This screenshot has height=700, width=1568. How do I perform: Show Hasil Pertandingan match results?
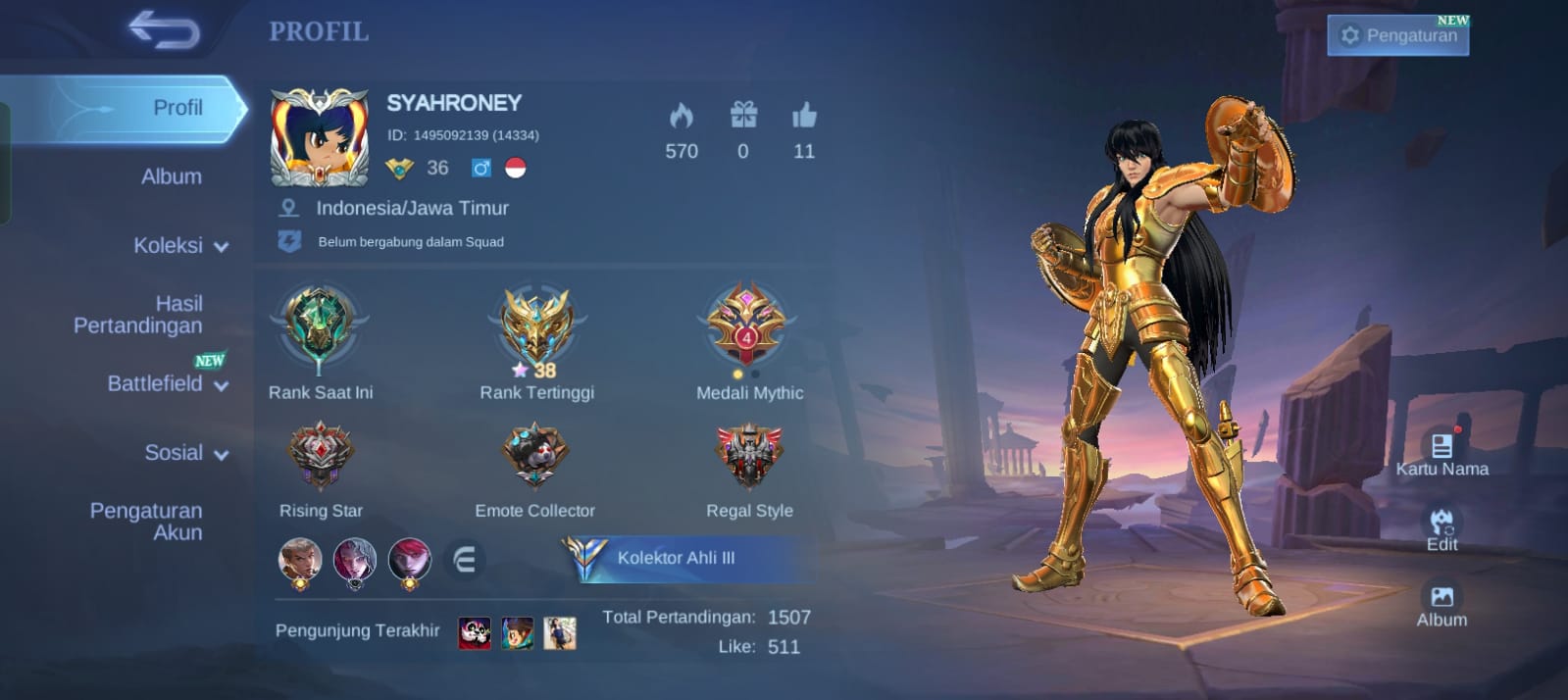click(138, 315)
